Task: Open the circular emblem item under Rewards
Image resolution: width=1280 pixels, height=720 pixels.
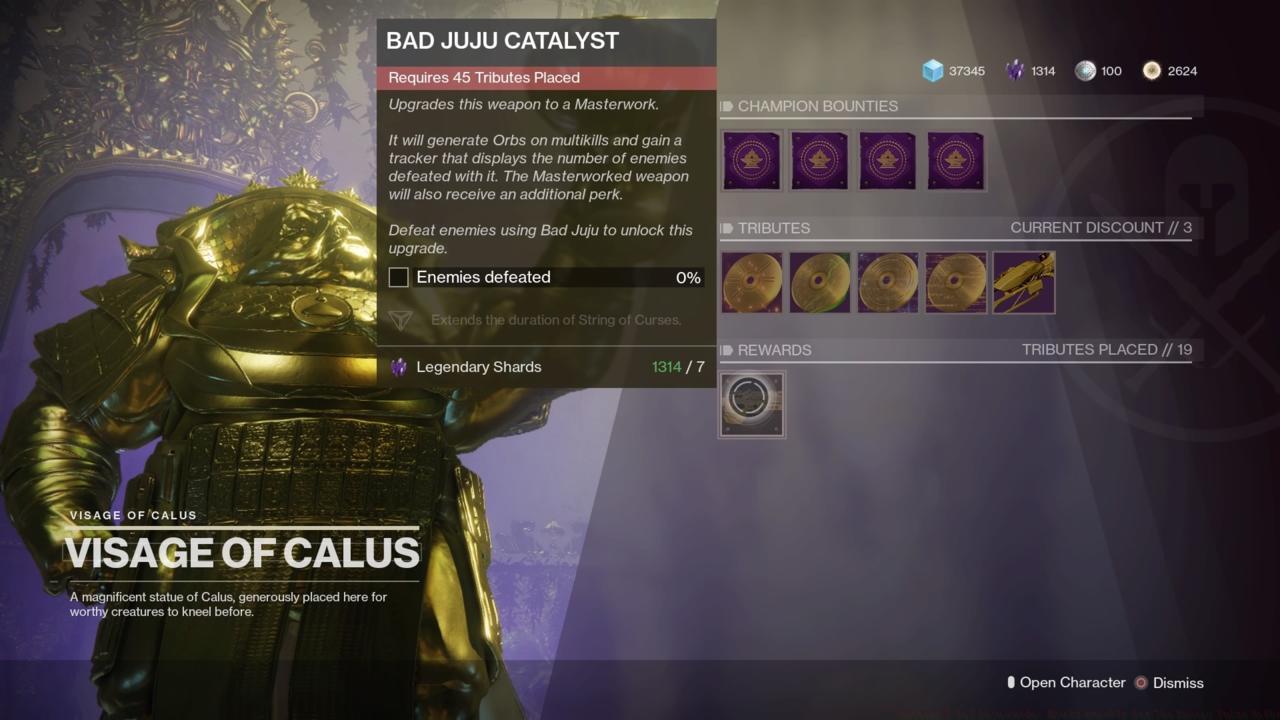Action: coord(752,404)
